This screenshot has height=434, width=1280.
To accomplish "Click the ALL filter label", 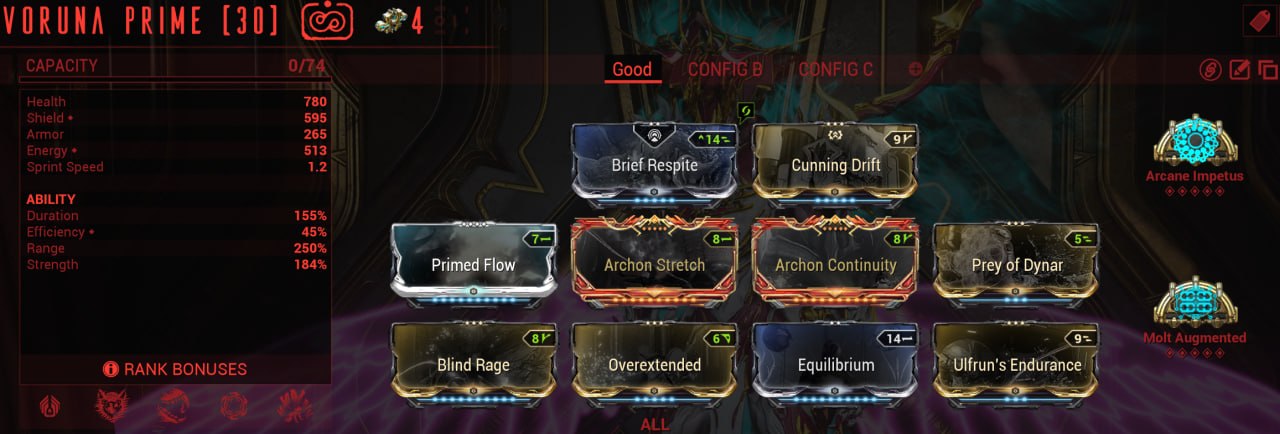I will 655,424.
